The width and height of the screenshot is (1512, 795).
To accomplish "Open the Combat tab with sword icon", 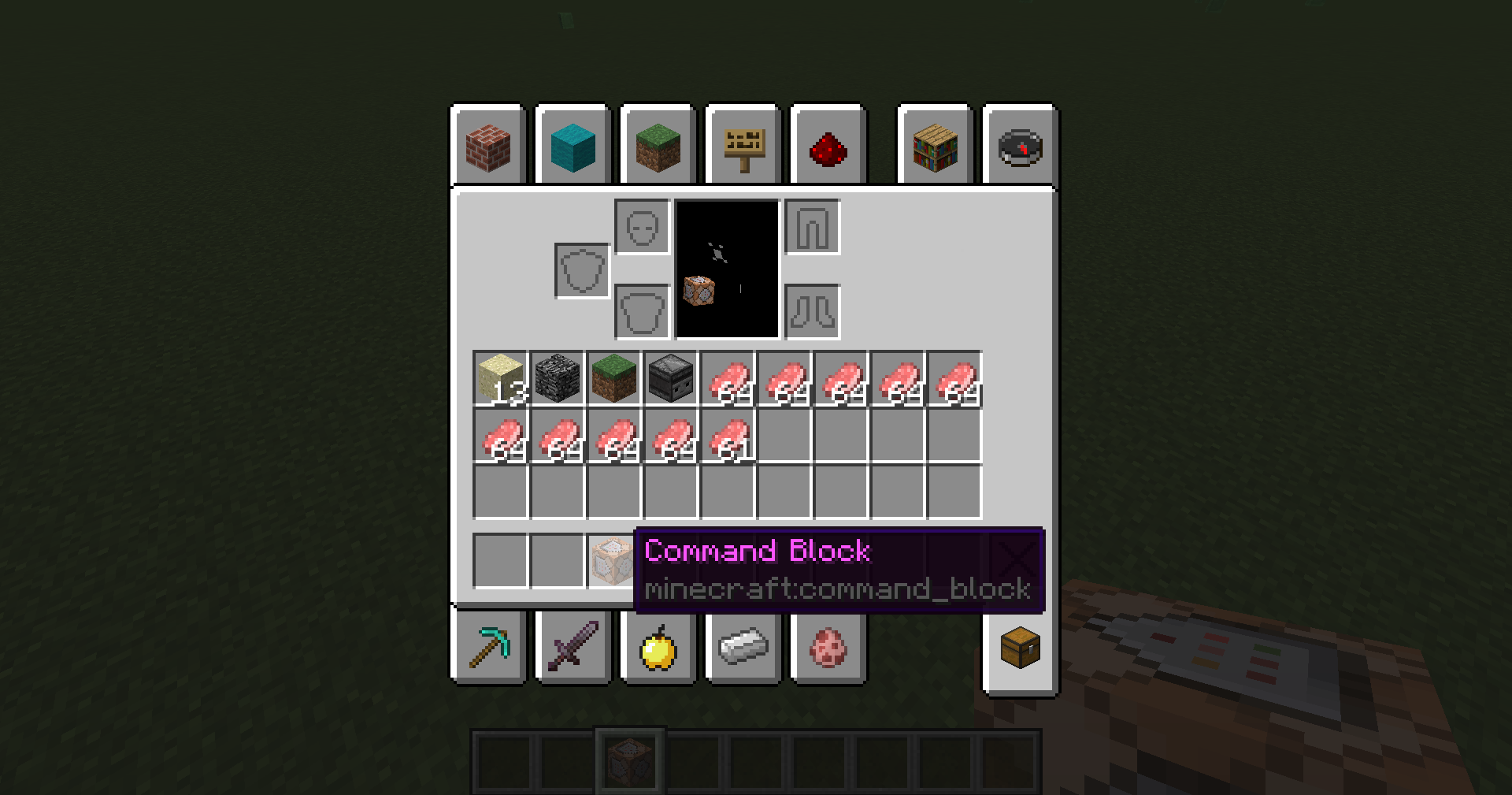I will pos(573,648).
